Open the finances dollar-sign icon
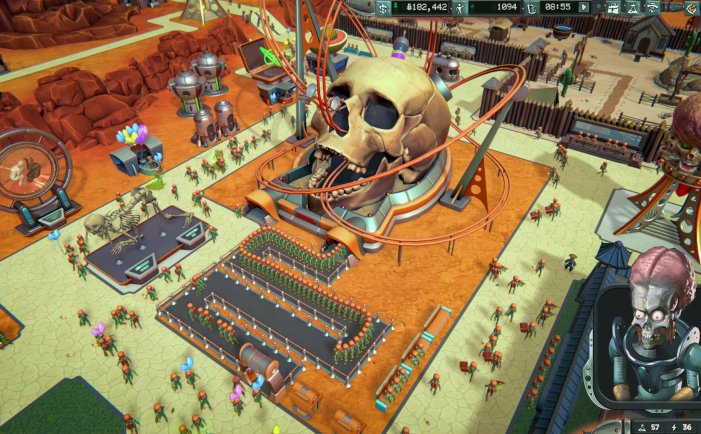 pyautogui.click(x=383, y=7)
